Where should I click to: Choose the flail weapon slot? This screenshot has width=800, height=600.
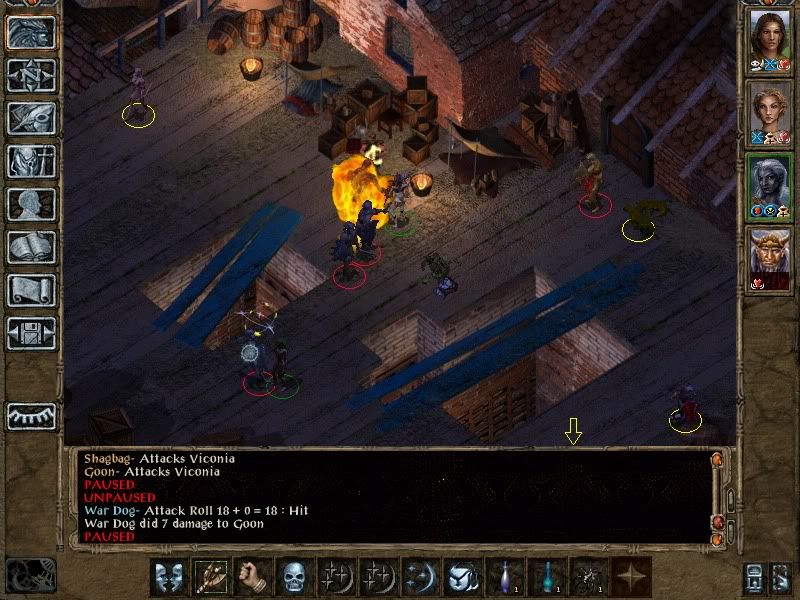[211, 577]
